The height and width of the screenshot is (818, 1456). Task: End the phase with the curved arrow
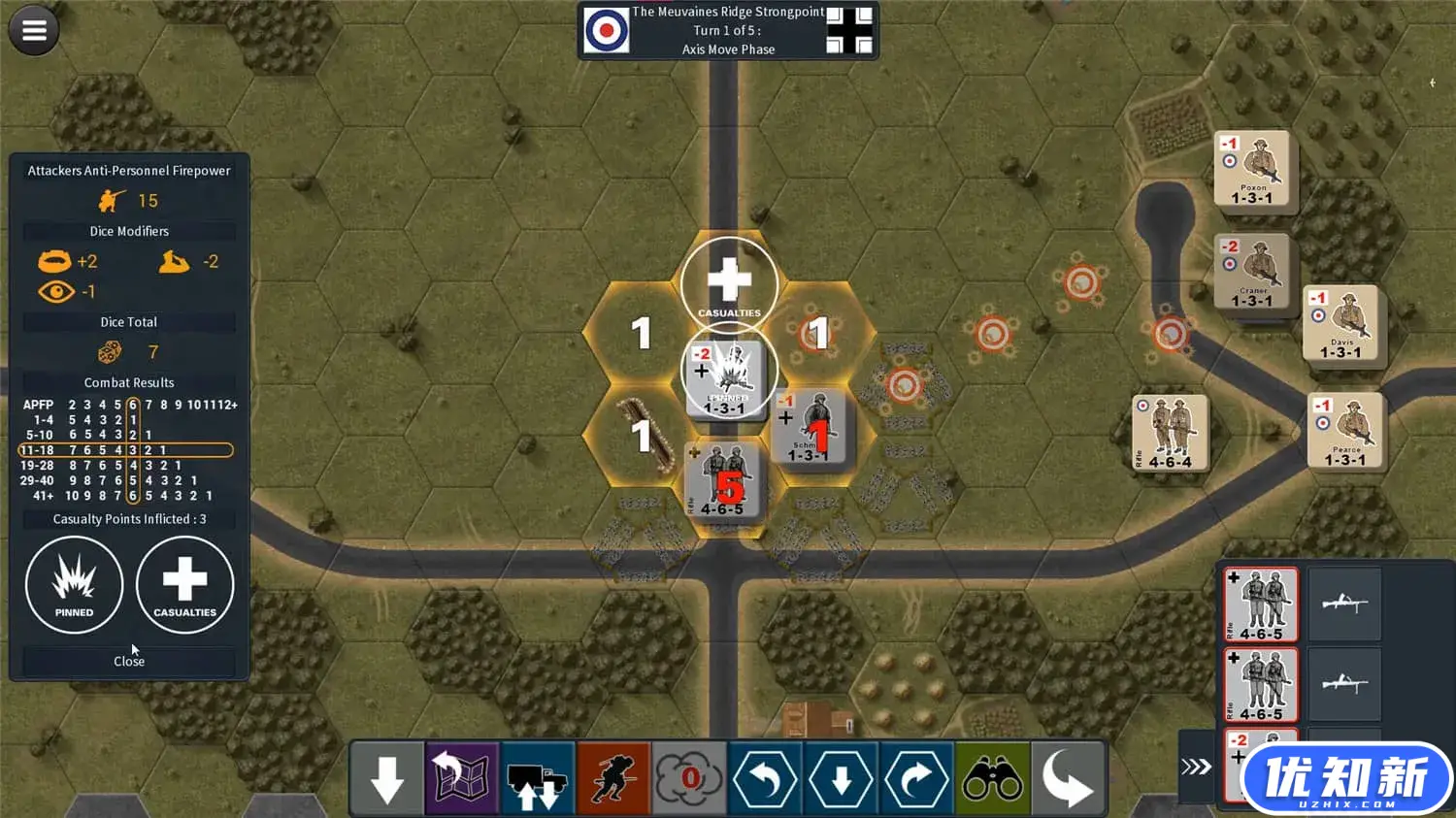coord(1068,778)
